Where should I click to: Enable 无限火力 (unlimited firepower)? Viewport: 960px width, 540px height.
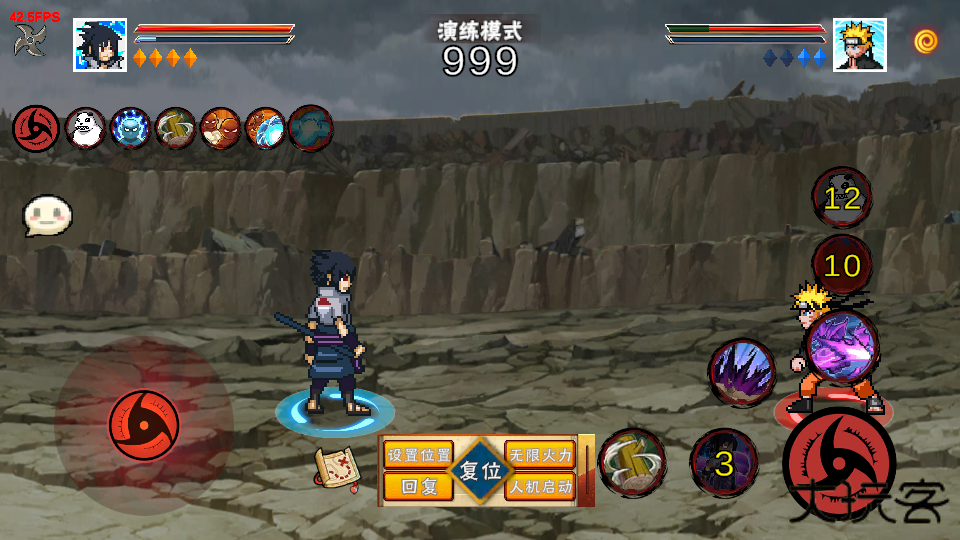point(540,455)
